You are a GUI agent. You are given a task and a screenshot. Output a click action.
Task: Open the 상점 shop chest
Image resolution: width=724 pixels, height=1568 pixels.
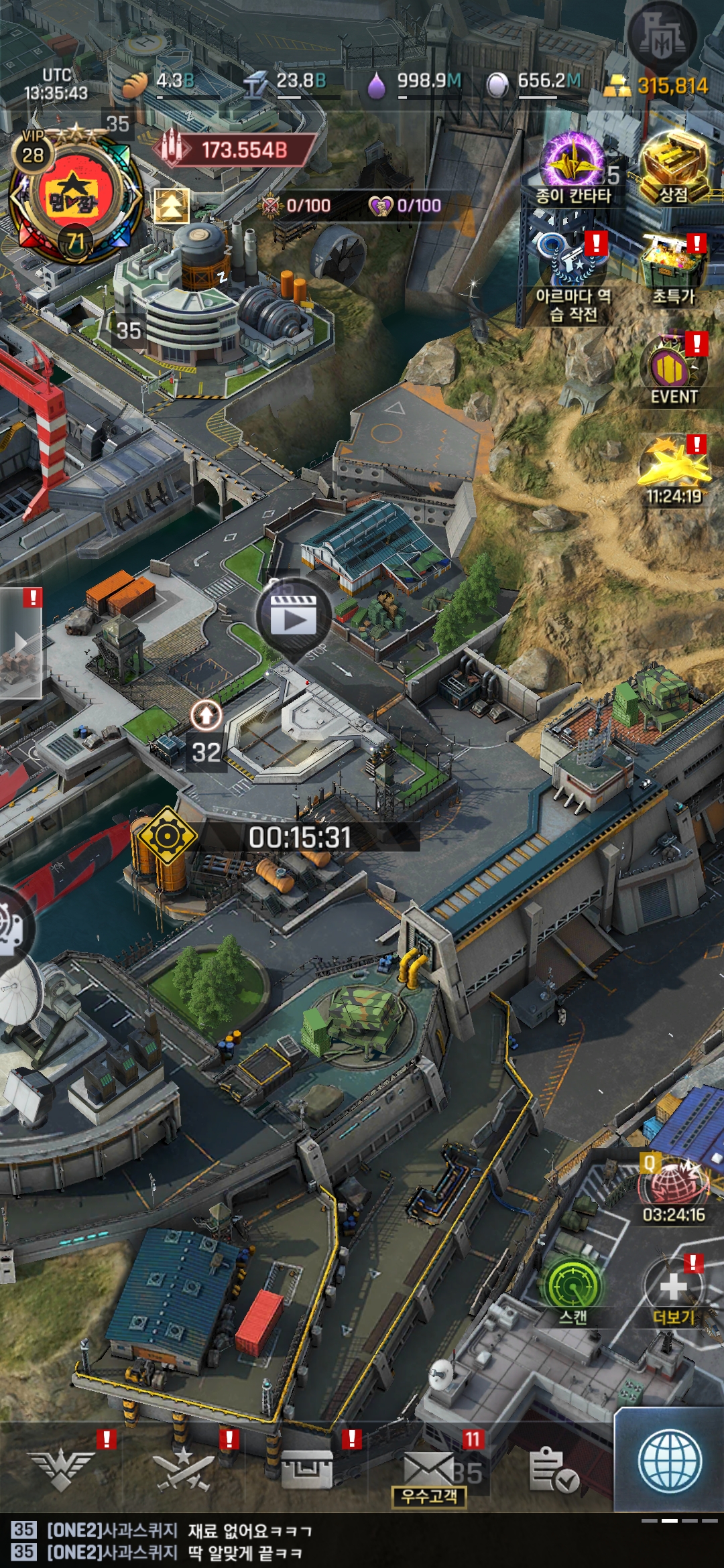click(x=674, y=164)
